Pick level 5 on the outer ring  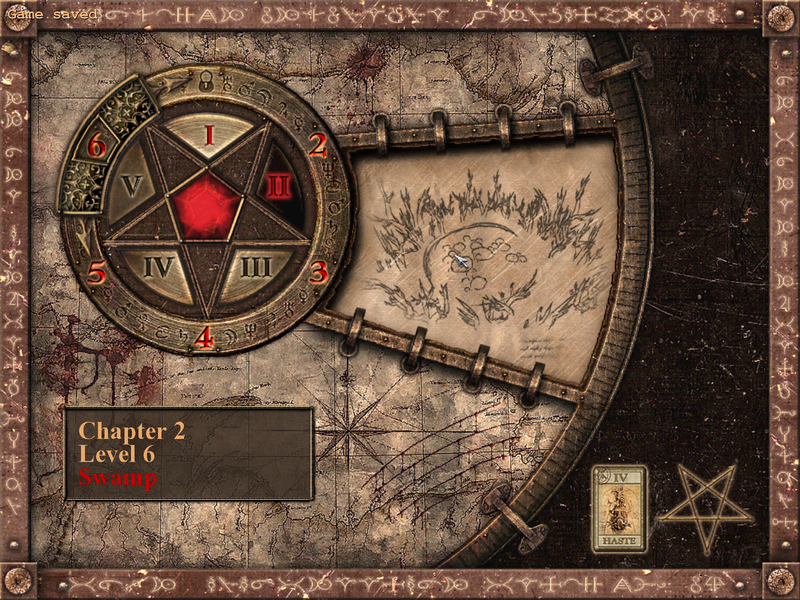97,272
